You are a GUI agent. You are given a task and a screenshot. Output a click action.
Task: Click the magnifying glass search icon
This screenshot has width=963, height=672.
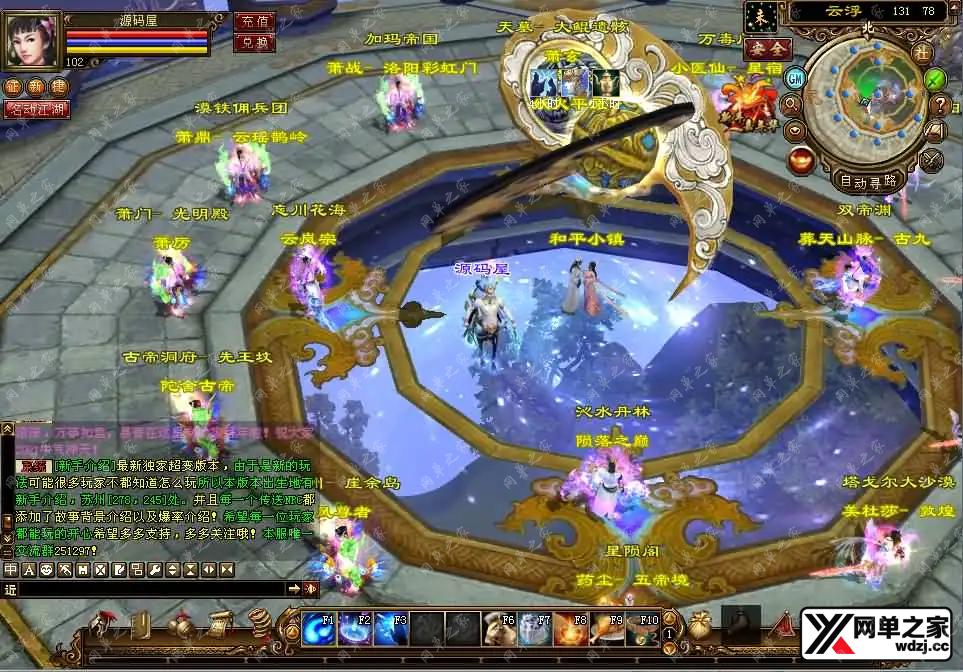point(792,103)
